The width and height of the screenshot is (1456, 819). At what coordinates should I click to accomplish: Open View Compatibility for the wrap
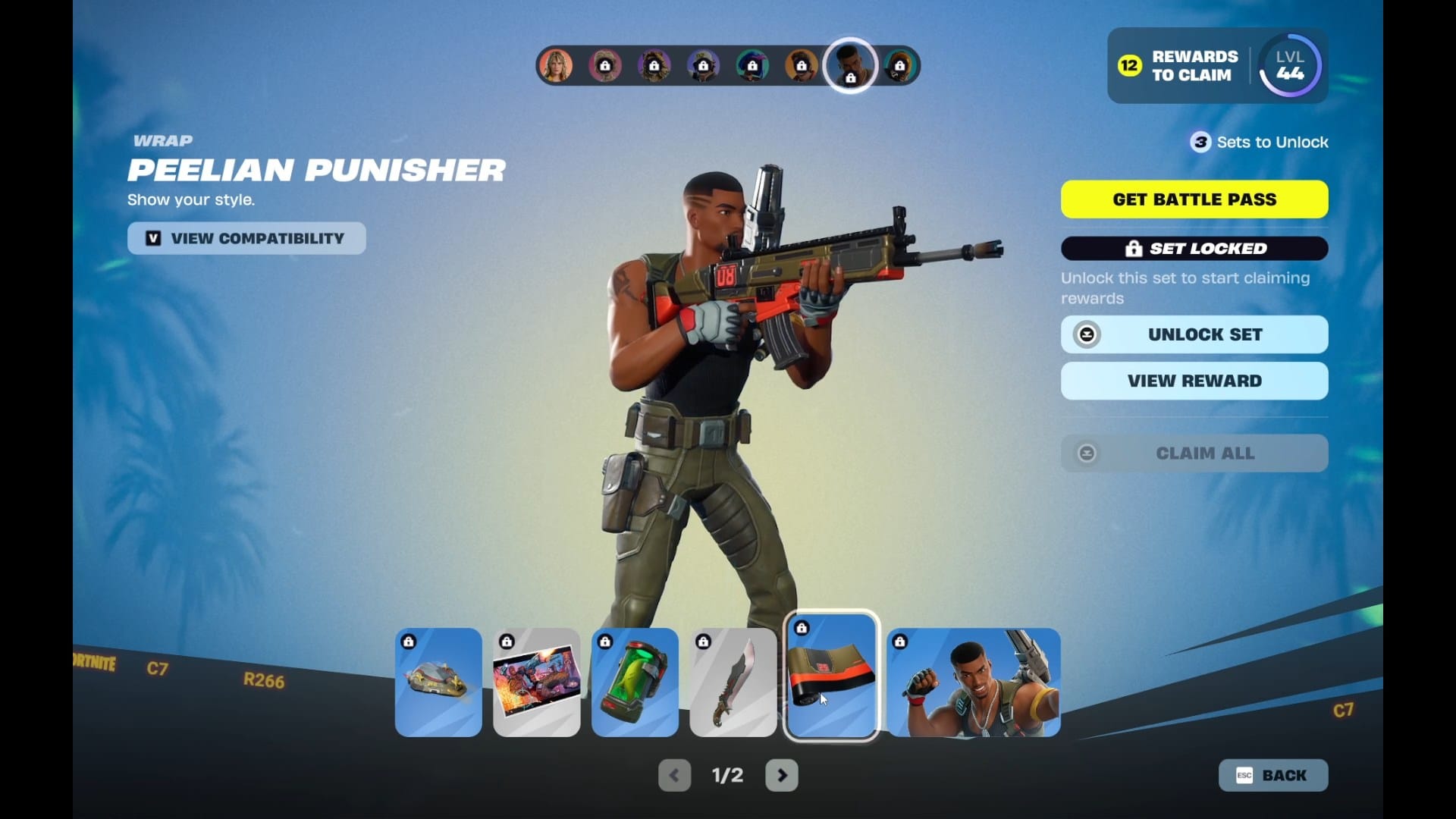click(246, 238)
